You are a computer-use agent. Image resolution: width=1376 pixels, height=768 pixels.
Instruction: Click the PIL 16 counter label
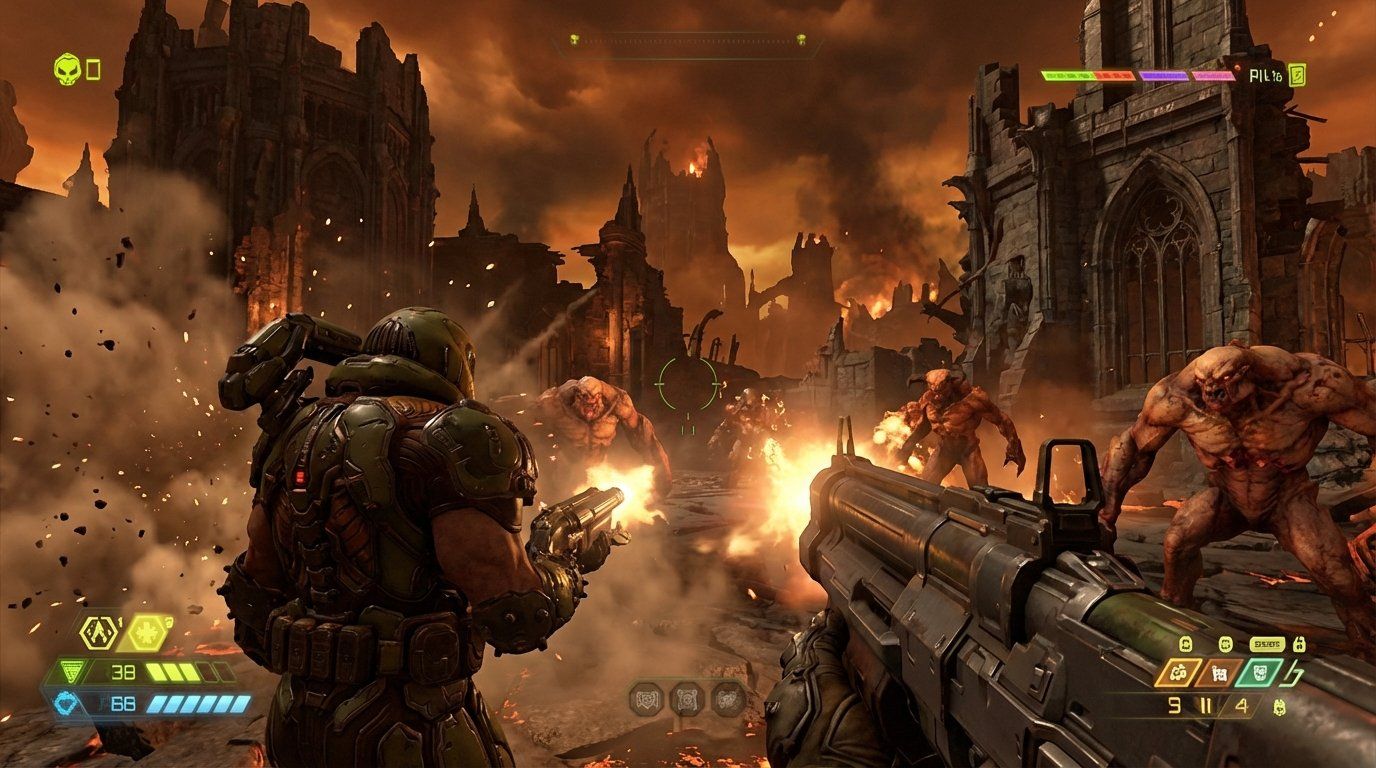(1266, 76)
